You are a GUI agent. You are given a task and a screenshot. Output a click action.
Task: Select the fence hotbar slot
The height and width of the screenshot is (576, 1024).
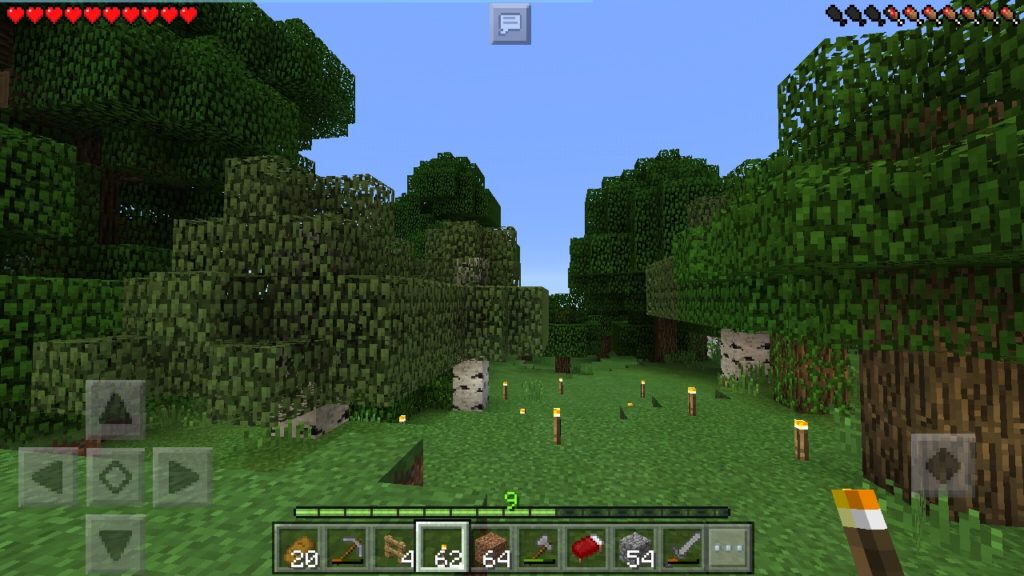[x=394, y=547]
